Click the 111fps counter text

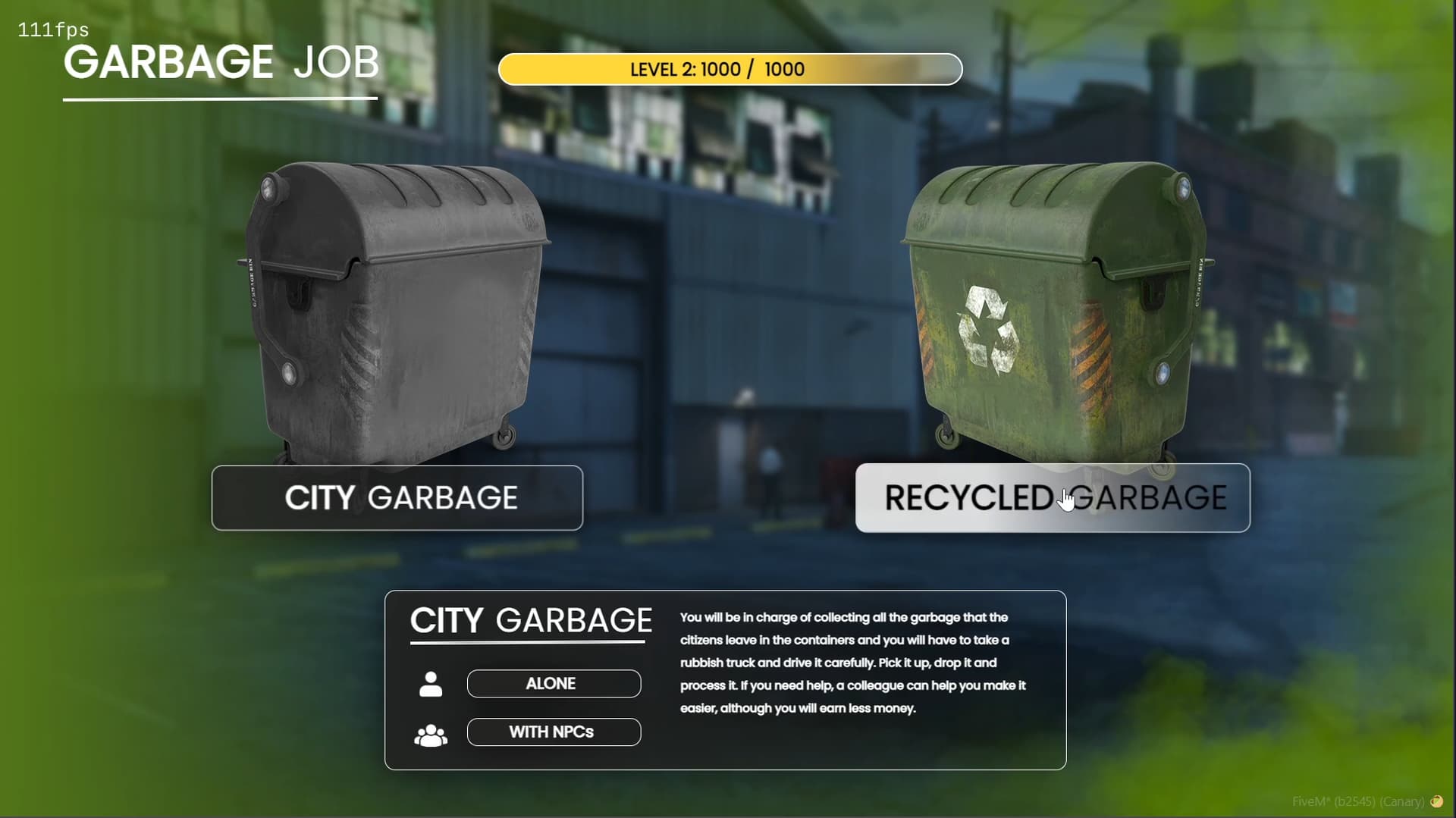52,30
